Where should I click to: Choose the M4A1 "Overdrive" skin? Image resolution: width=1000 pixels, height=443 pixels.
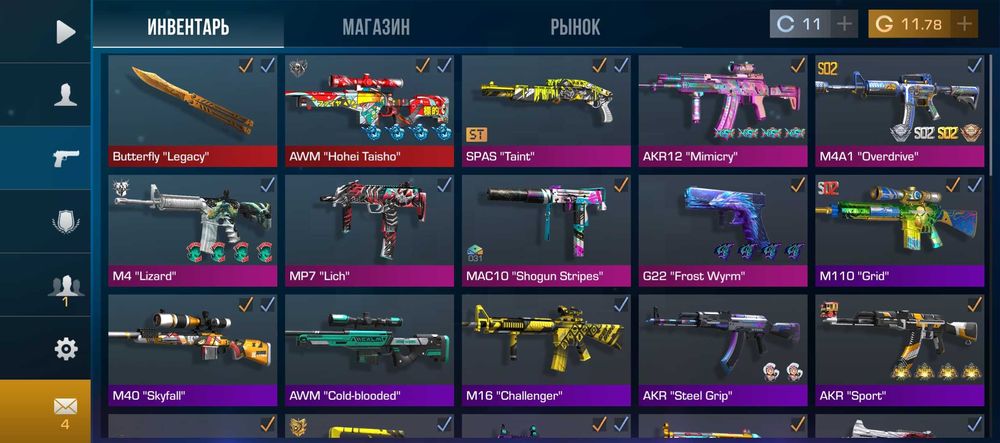(900, 110)
